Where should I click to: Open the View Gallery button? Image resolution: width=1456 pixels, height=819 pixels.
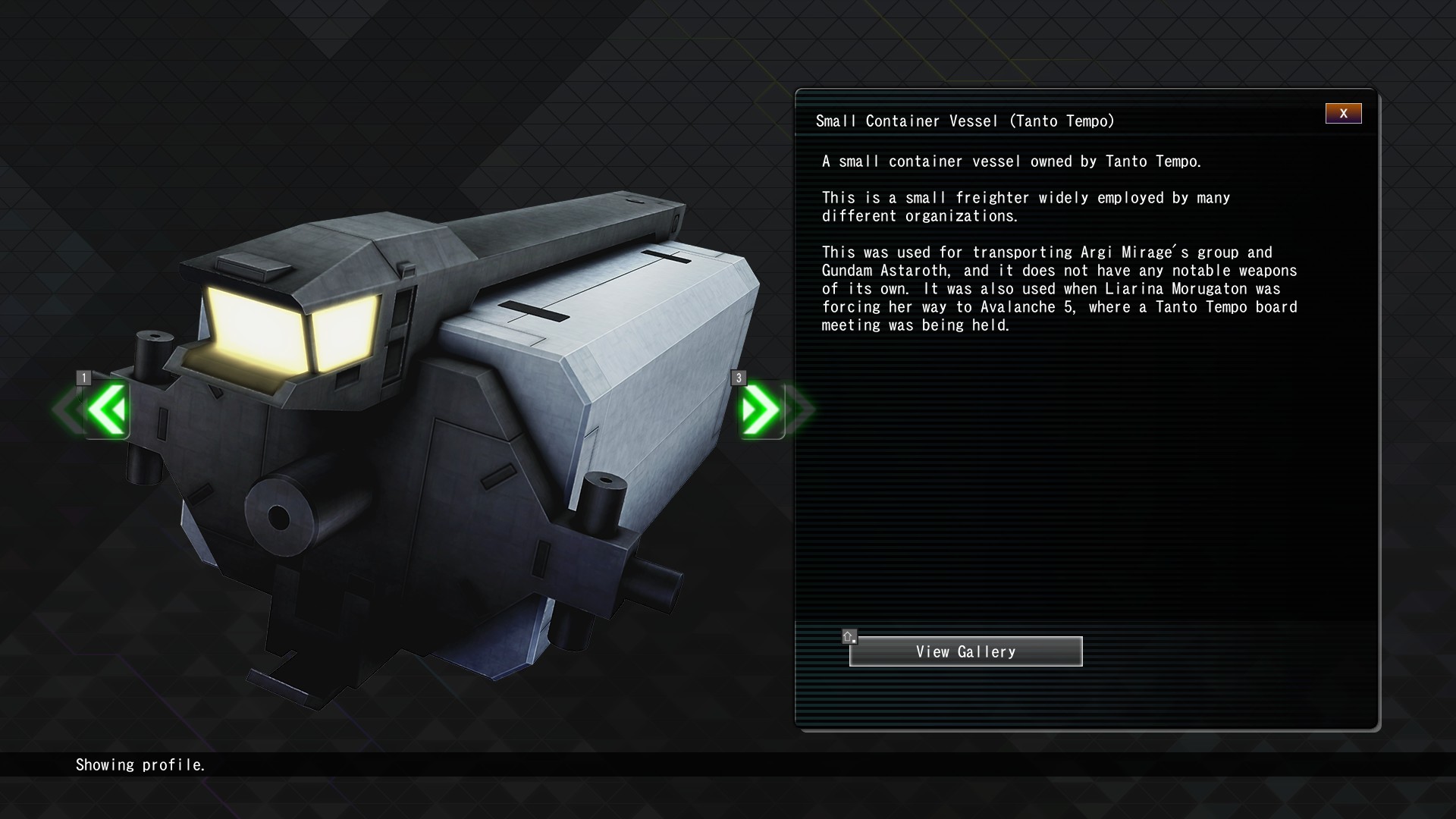[x=965, y=651]
